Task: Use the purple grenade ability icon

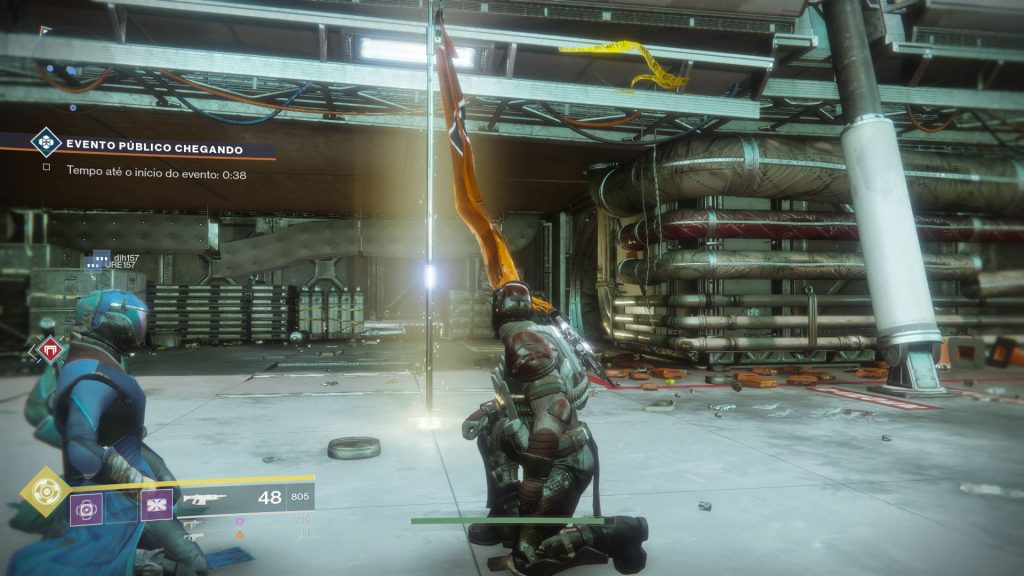Action: pyautogui.click(x=87, y=507)
